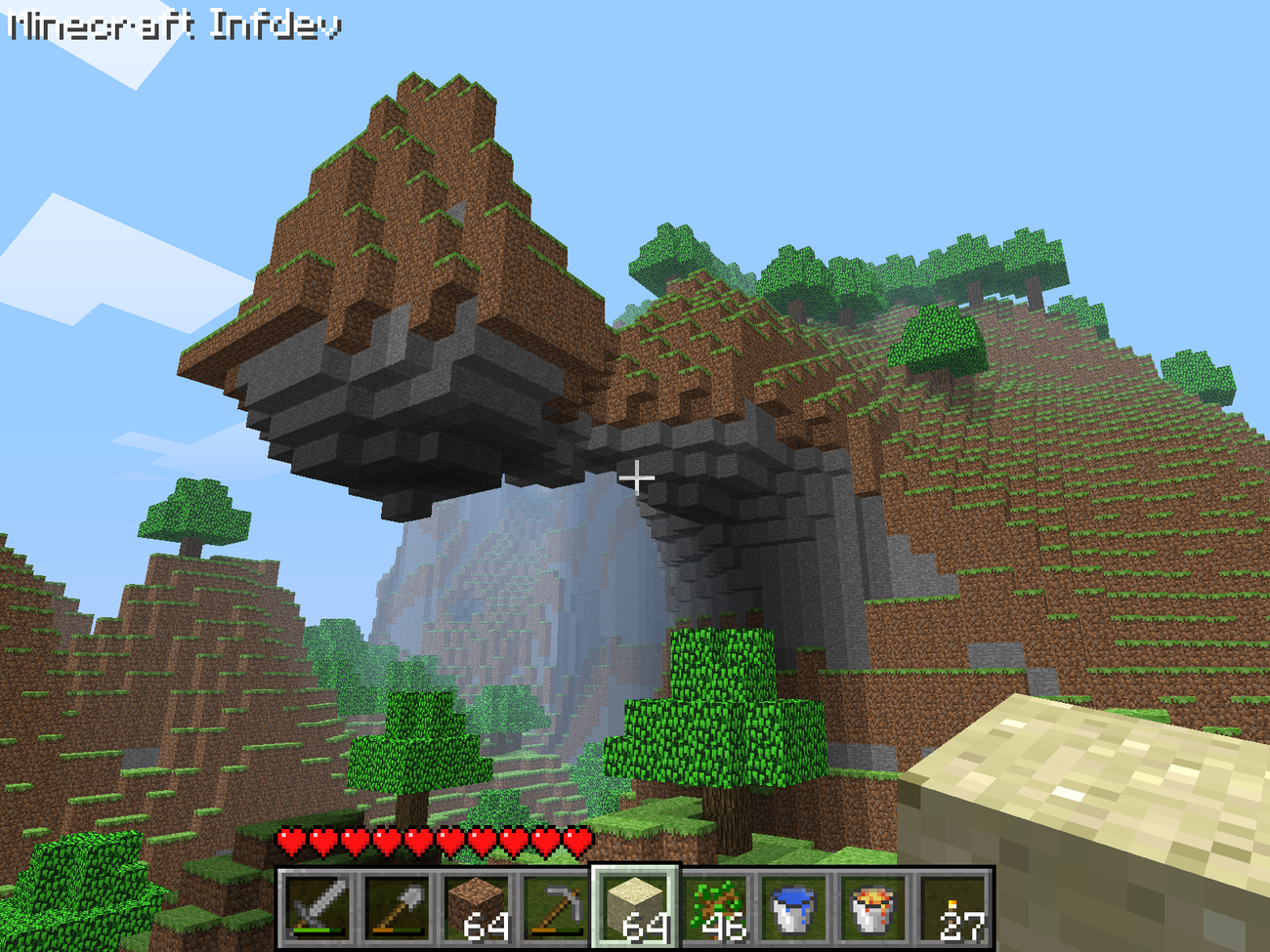Viewport: 1270px width, 952px height.
Task: Select the torches in the last hotbar slot
Action: point(951,909)
